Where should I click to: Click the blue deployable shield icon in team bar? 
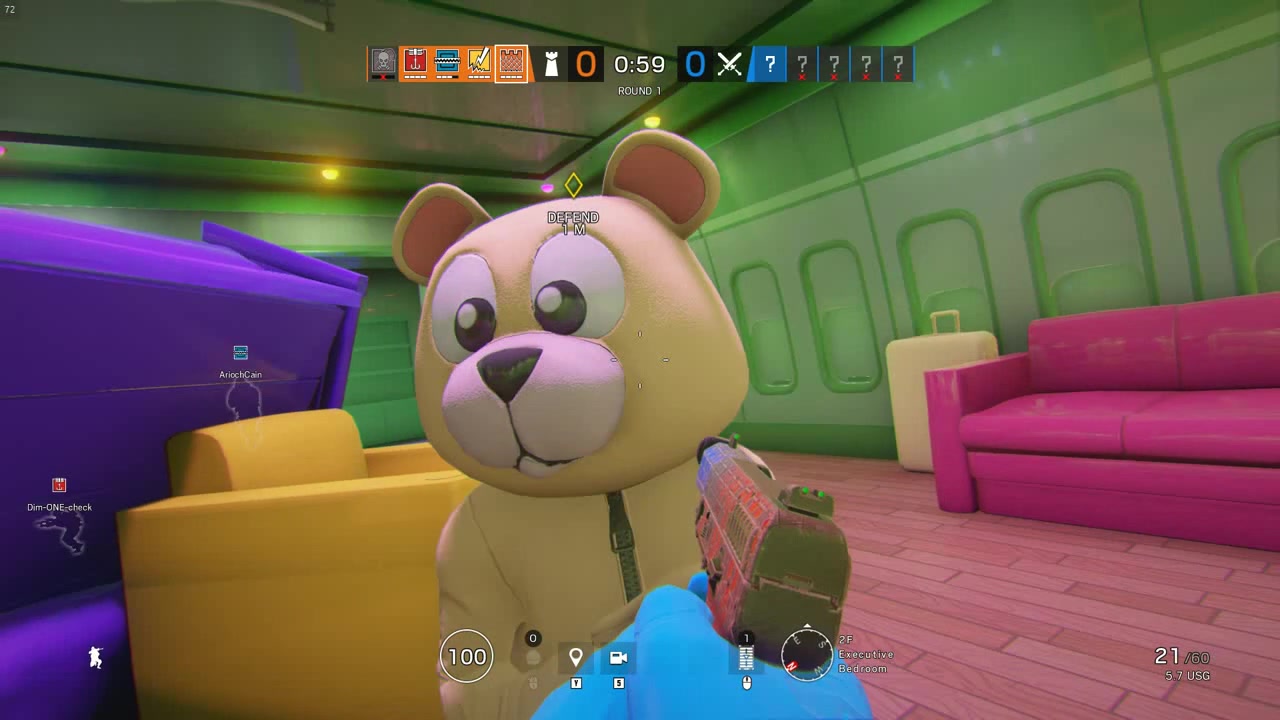click(446, 63)
